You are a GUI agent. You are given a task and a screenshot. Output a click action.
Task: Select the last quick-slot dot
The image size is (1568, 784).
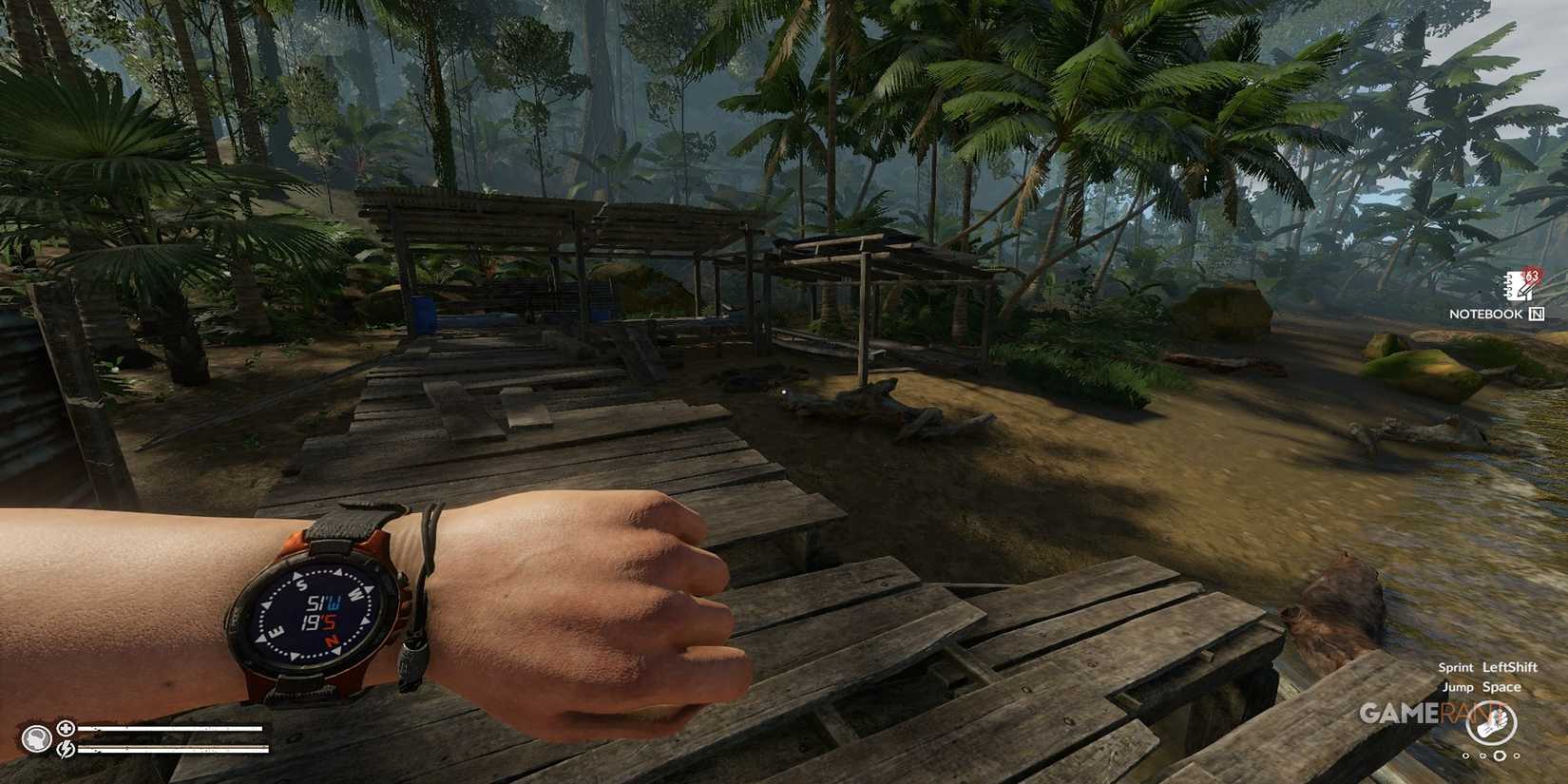click(1516, 755)
